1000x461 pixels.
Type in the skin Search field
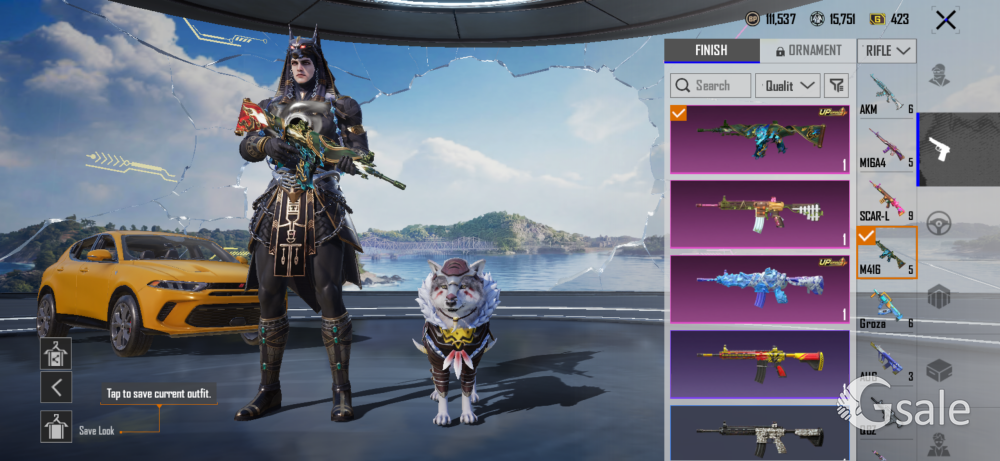[x=711, y=86]
